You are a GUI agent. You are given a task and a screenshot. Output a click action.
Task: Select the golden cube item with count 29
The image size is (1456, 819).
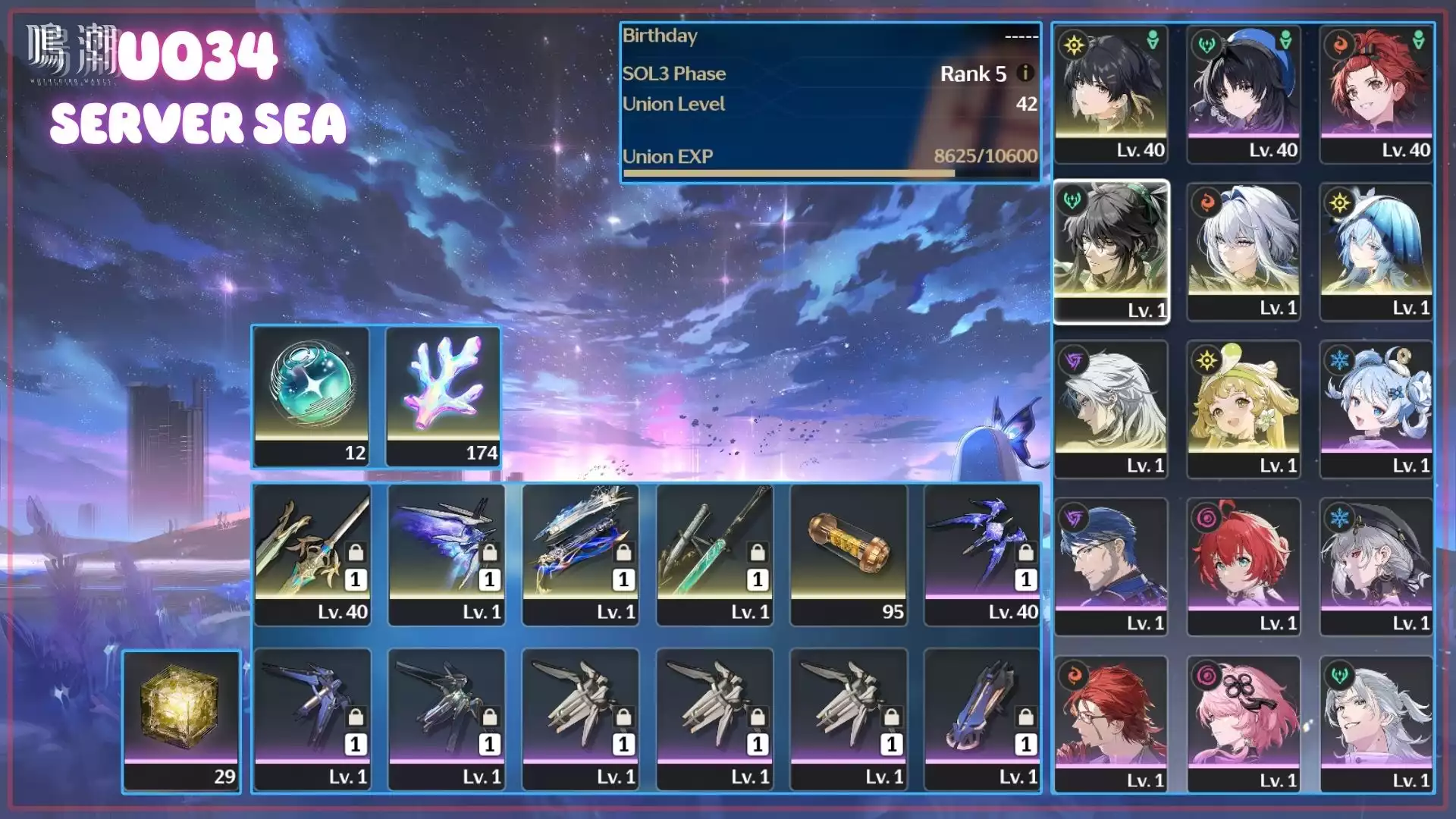[181, 719]
